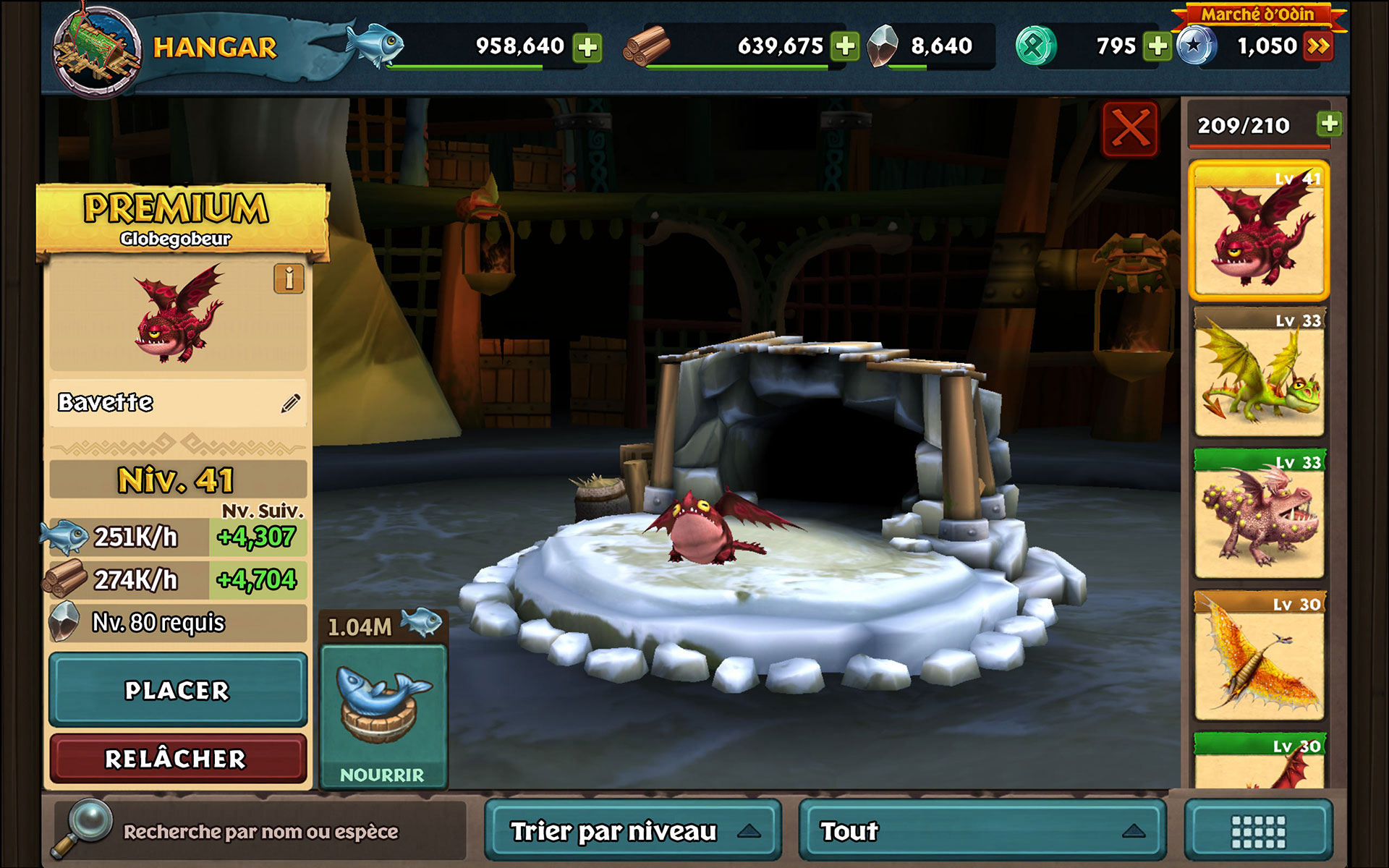Open the dragon info icon
Screen dimensions: 1389x868
[289, 278]
